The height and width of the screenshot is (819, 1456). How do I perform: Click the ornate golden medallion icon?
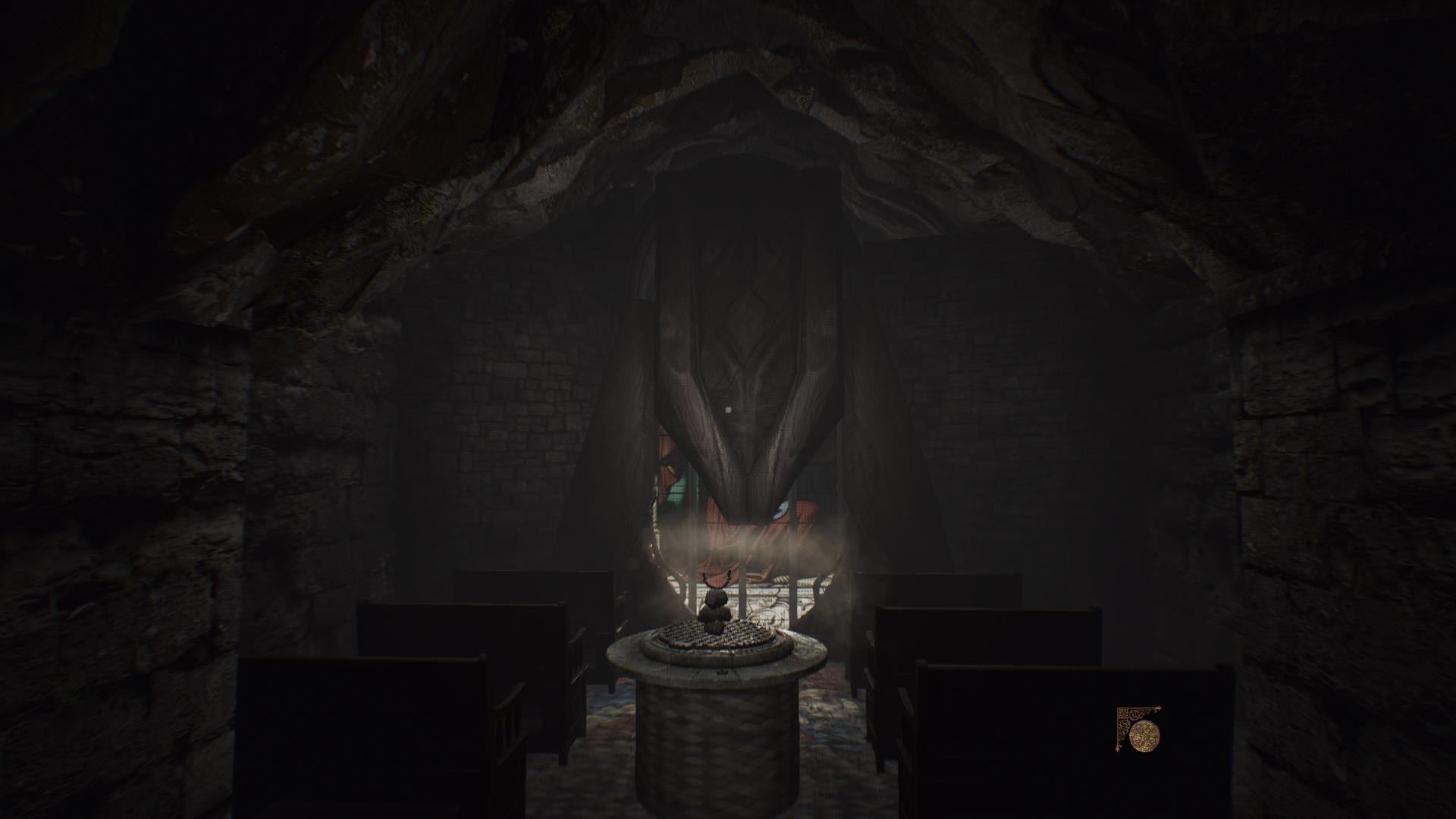tap(1144, 735)
